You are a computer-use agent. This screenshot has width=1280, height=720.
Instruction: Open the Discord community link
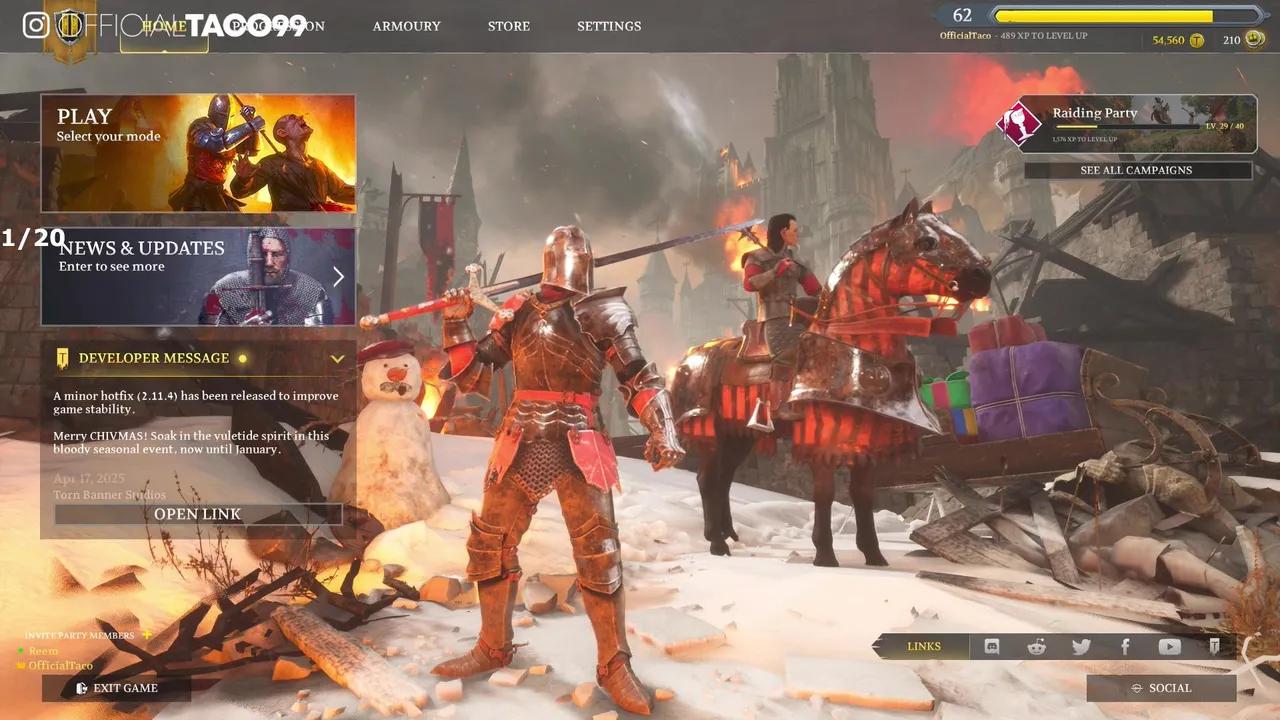(991, 646)
